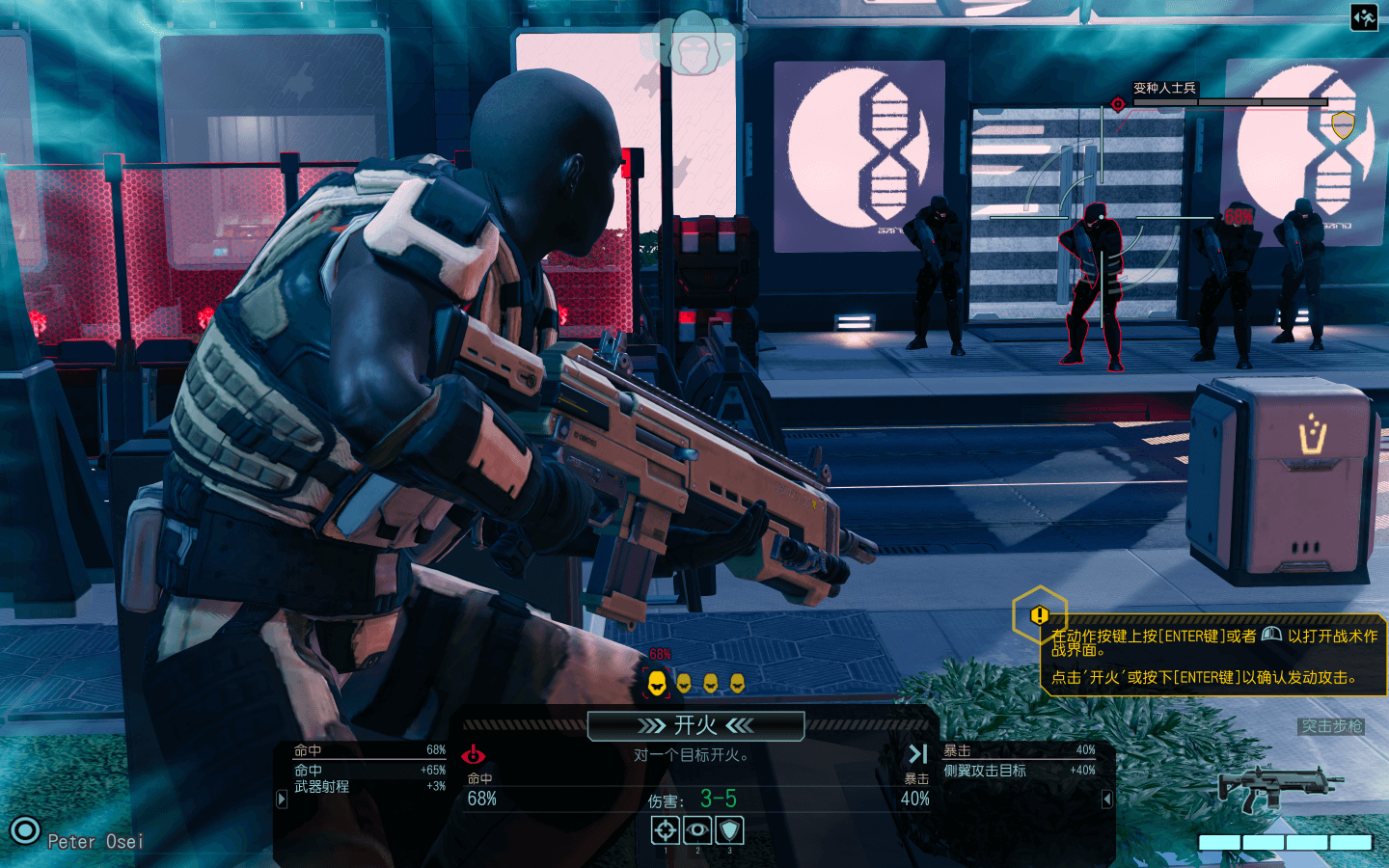Collapse the critical chance breakdown panel arrow
The image size is (1389, 868).
point(1107,799)
